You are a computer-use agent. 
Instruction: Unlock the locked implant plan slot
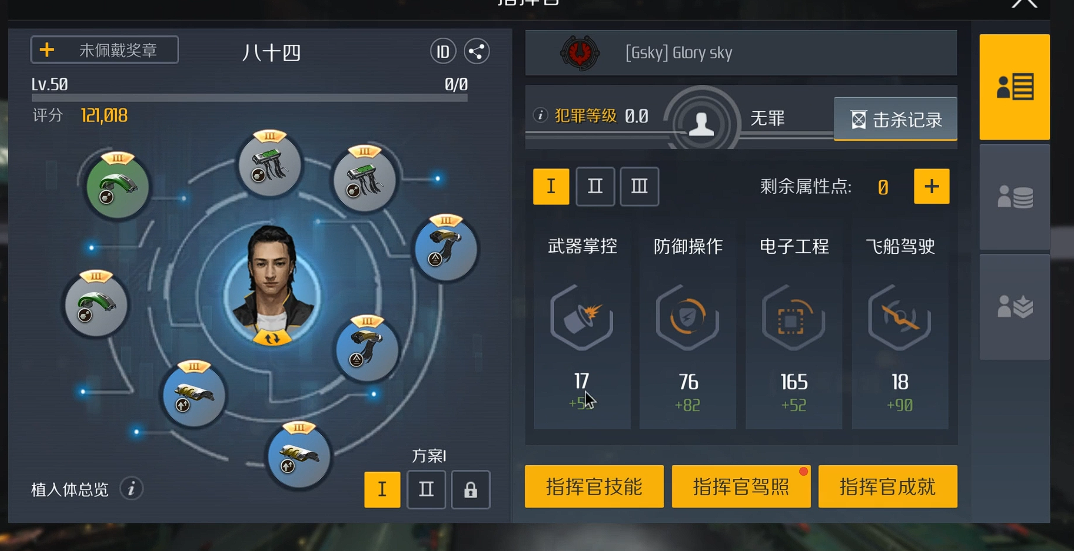point(470,490)
